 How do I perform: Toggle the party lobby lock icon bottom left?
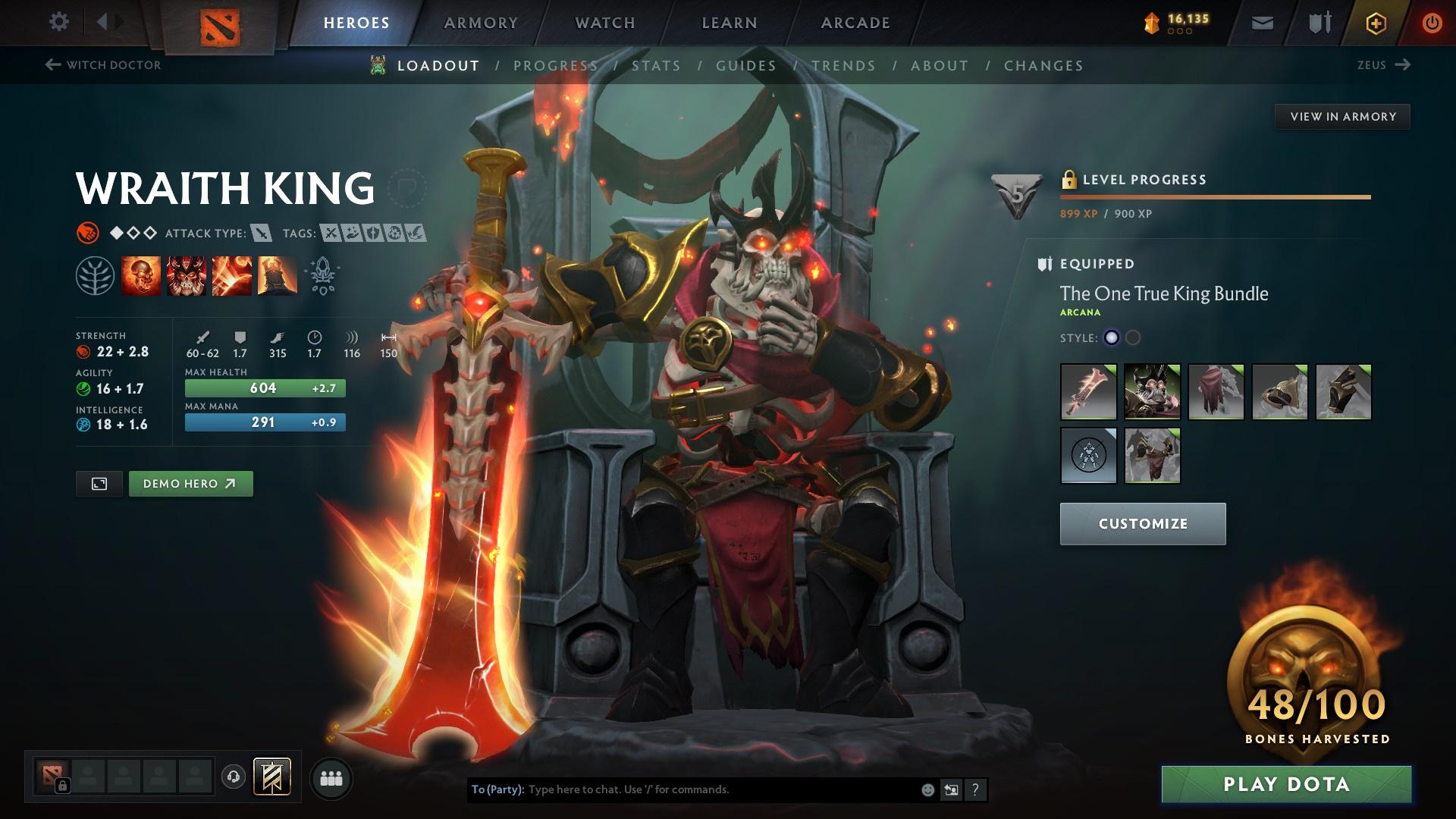64,786
